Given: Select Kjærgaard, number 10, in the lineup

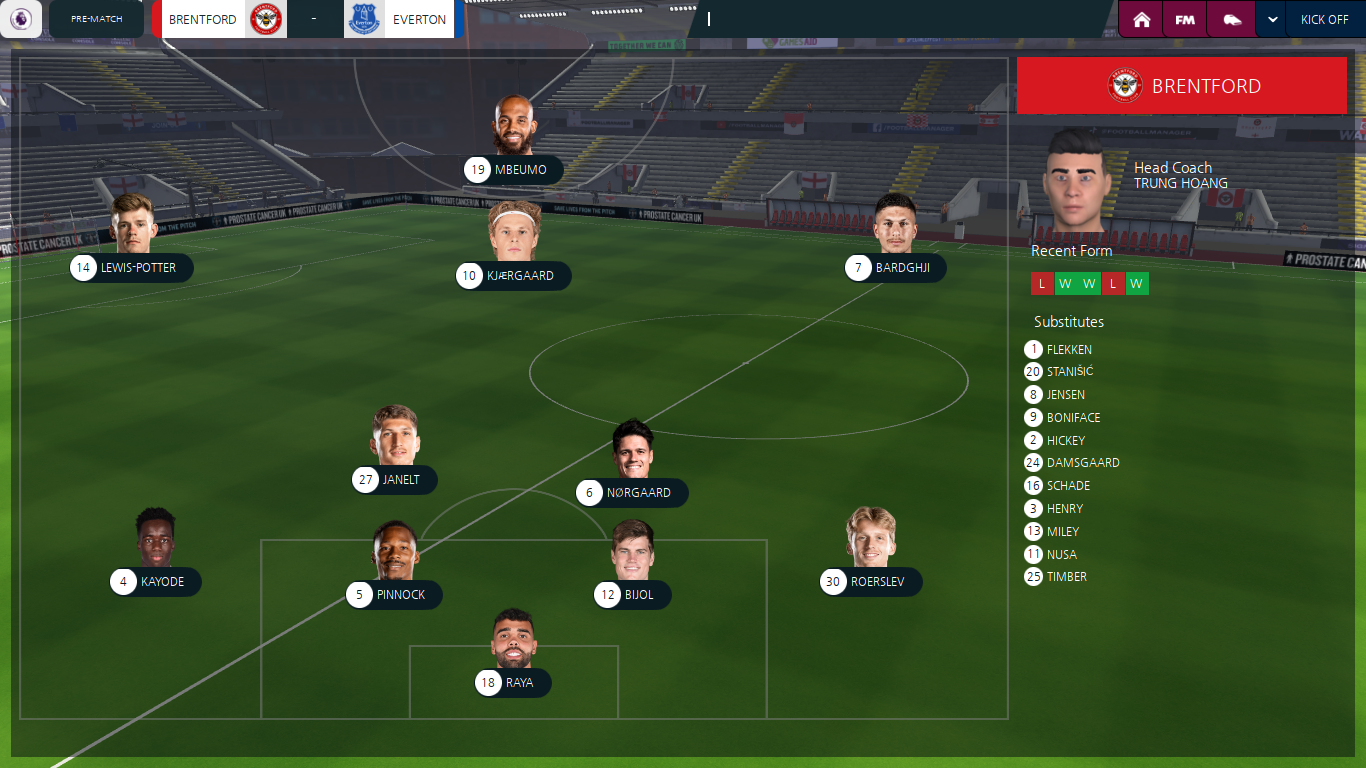Looking at the screenshot, I should point(514,276).
